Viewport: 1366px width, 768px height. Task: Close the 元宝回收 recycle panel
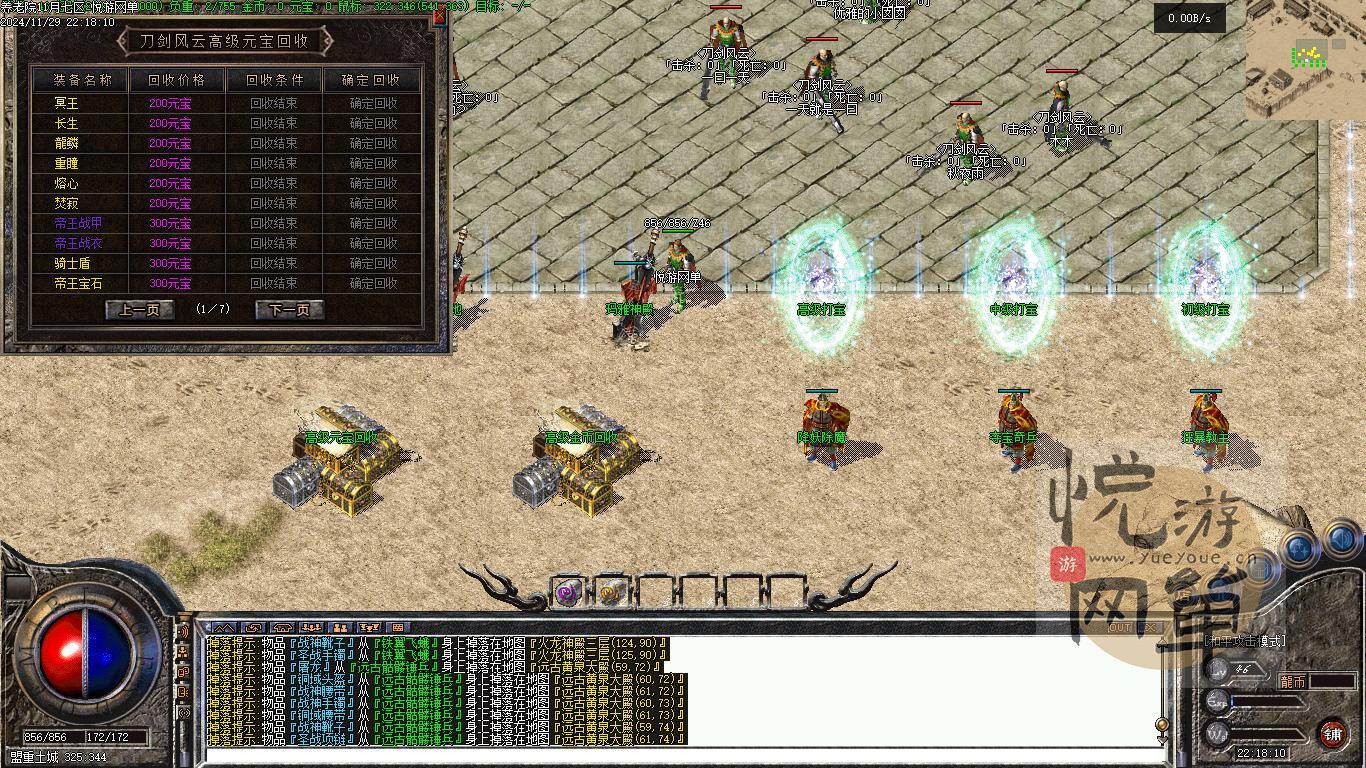[x=441, y=18]
